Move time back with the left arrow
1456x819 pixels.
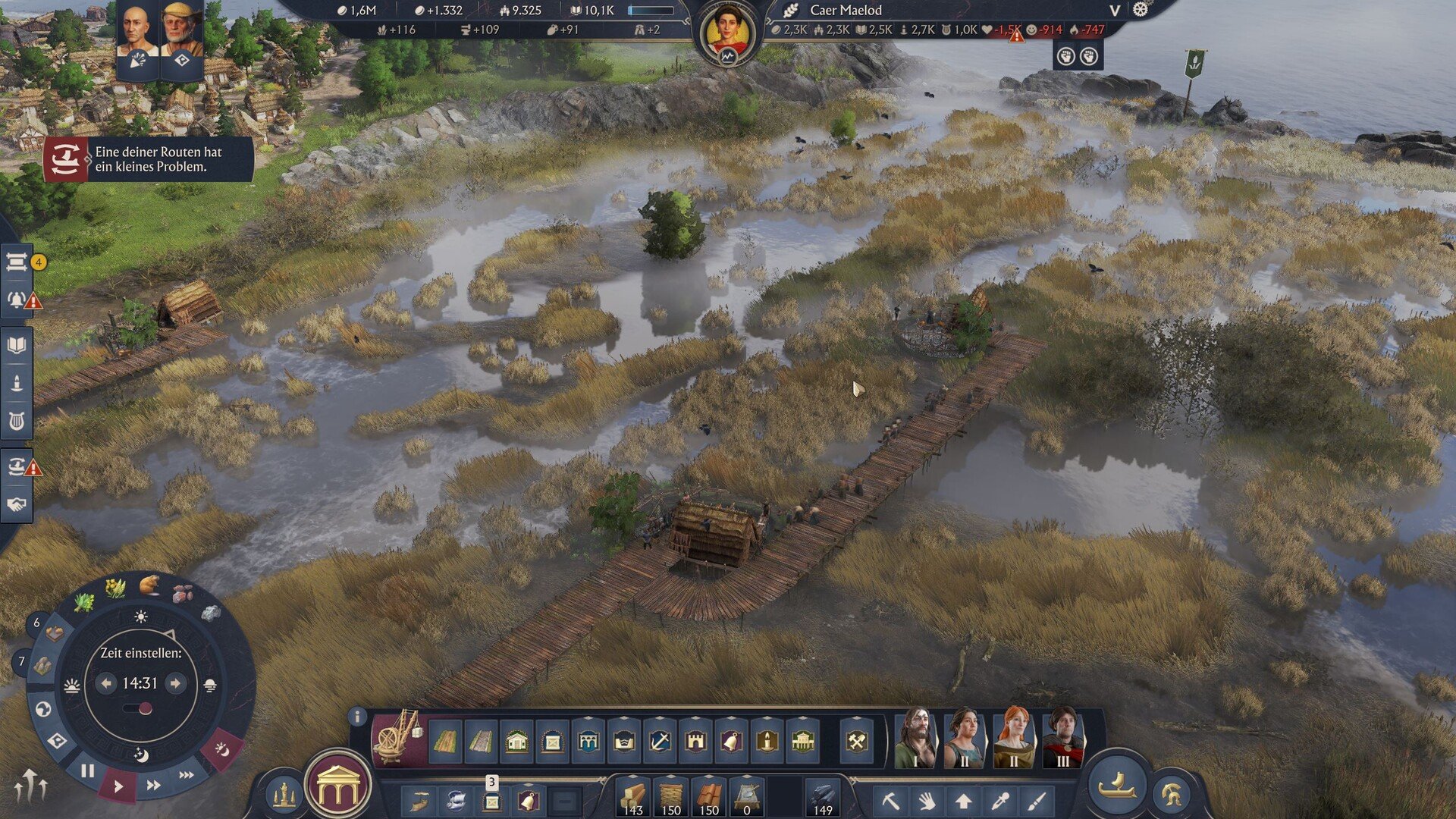pos(106,683)
